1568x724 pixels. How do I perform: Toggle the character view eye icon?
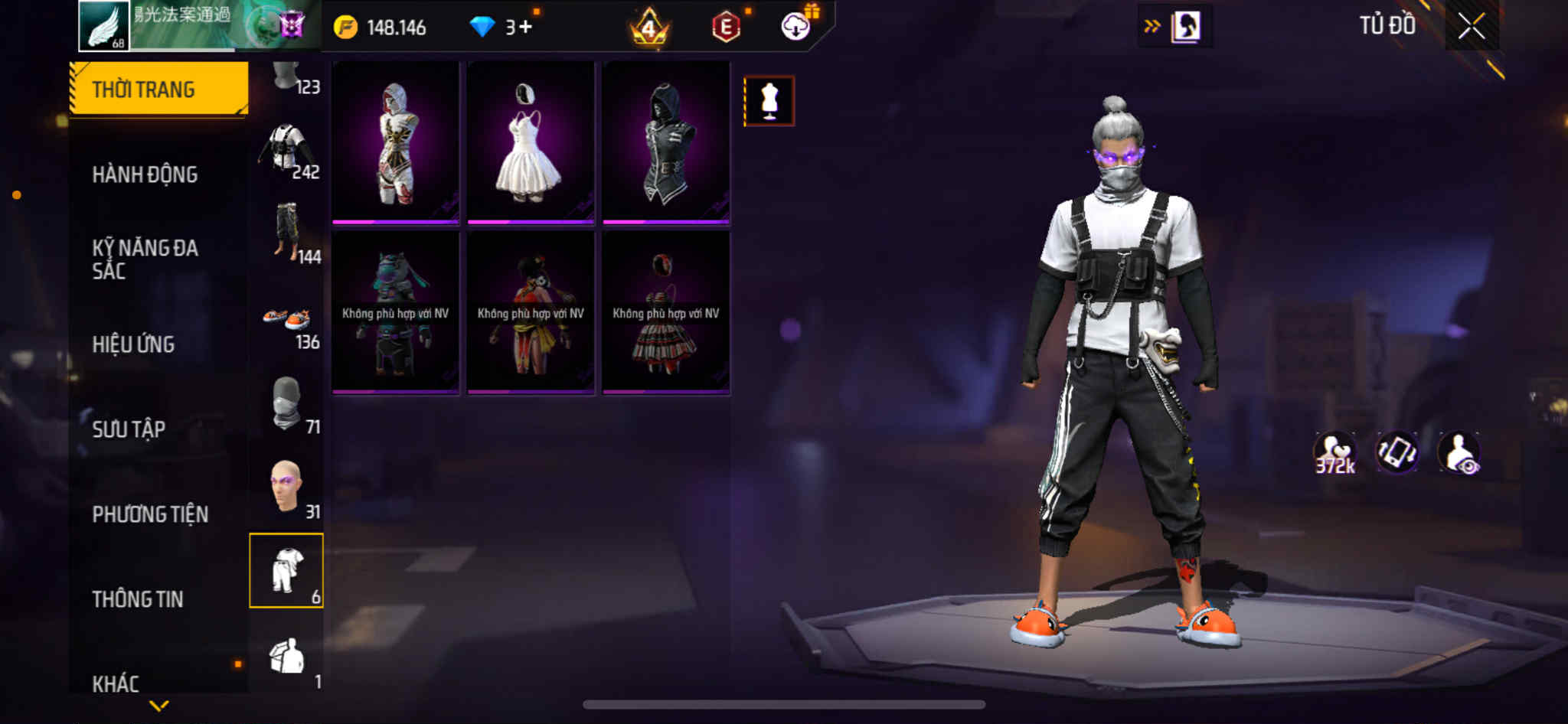[x=1459, y=452]
